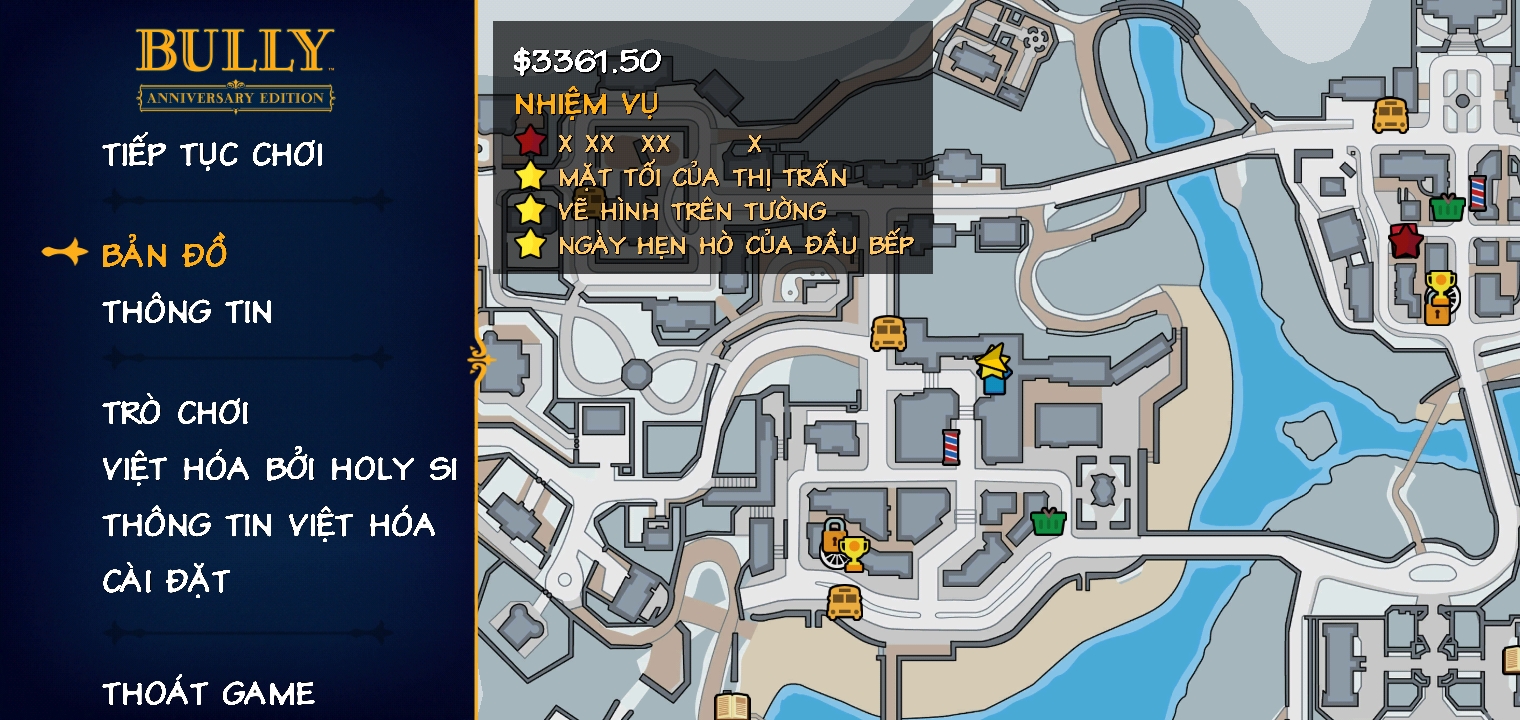1520x720 pixels.
Task: Open the THÔNG TIN menu item
Action: coord(186,313)
